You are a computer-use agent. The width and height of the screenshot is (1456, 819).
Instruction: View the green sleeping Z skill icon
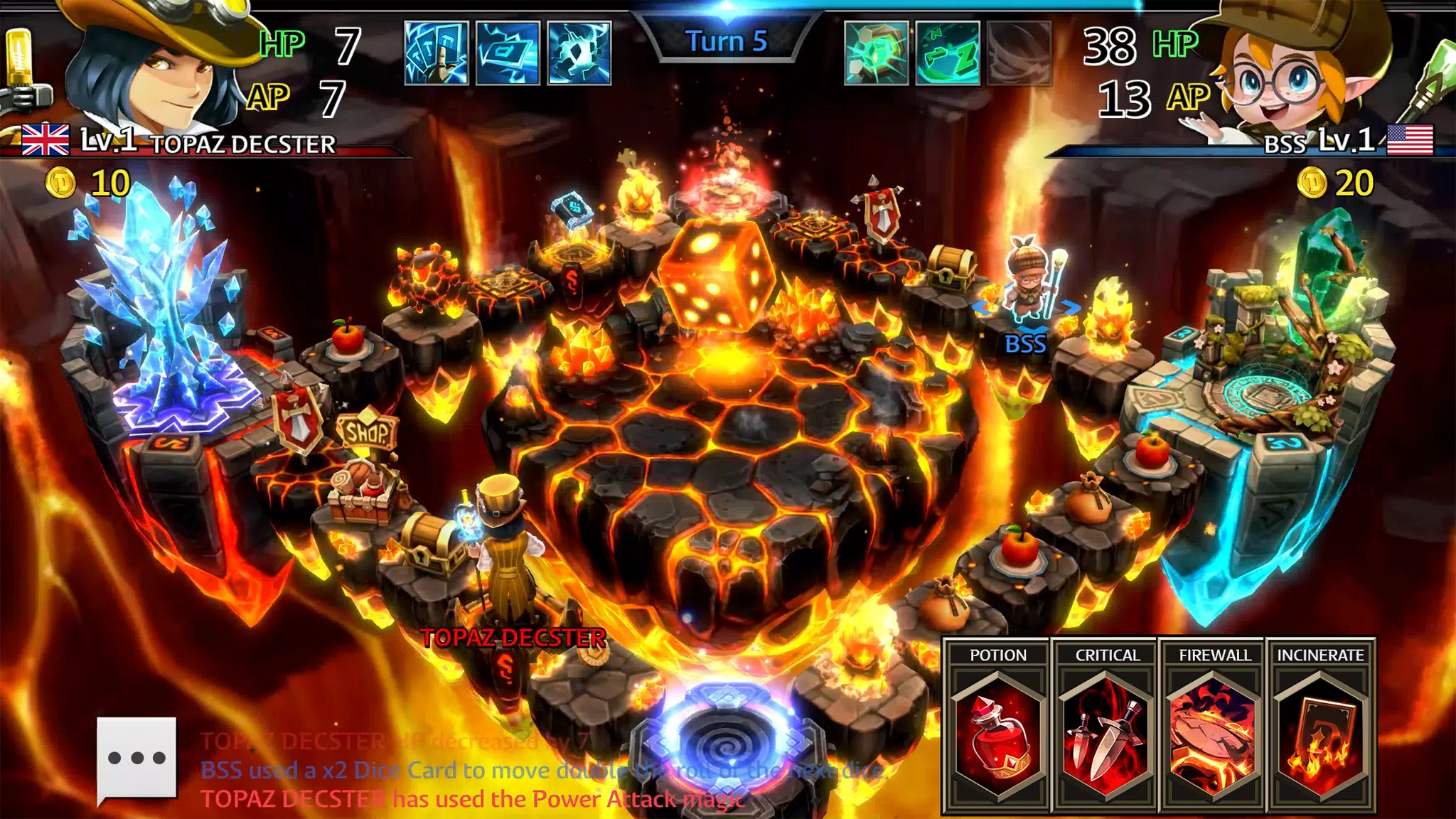(x=948, y=53)
